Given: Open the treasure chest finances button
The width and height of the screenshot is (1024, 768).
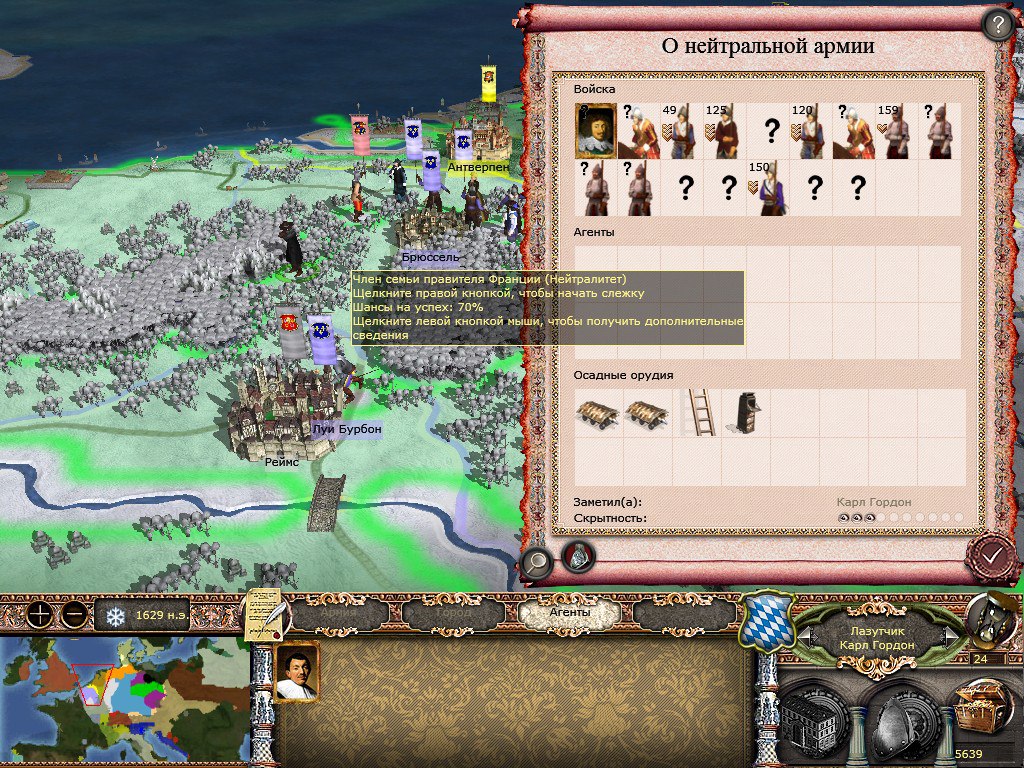Looking at the screenshot, I should [x=980, y=714].
